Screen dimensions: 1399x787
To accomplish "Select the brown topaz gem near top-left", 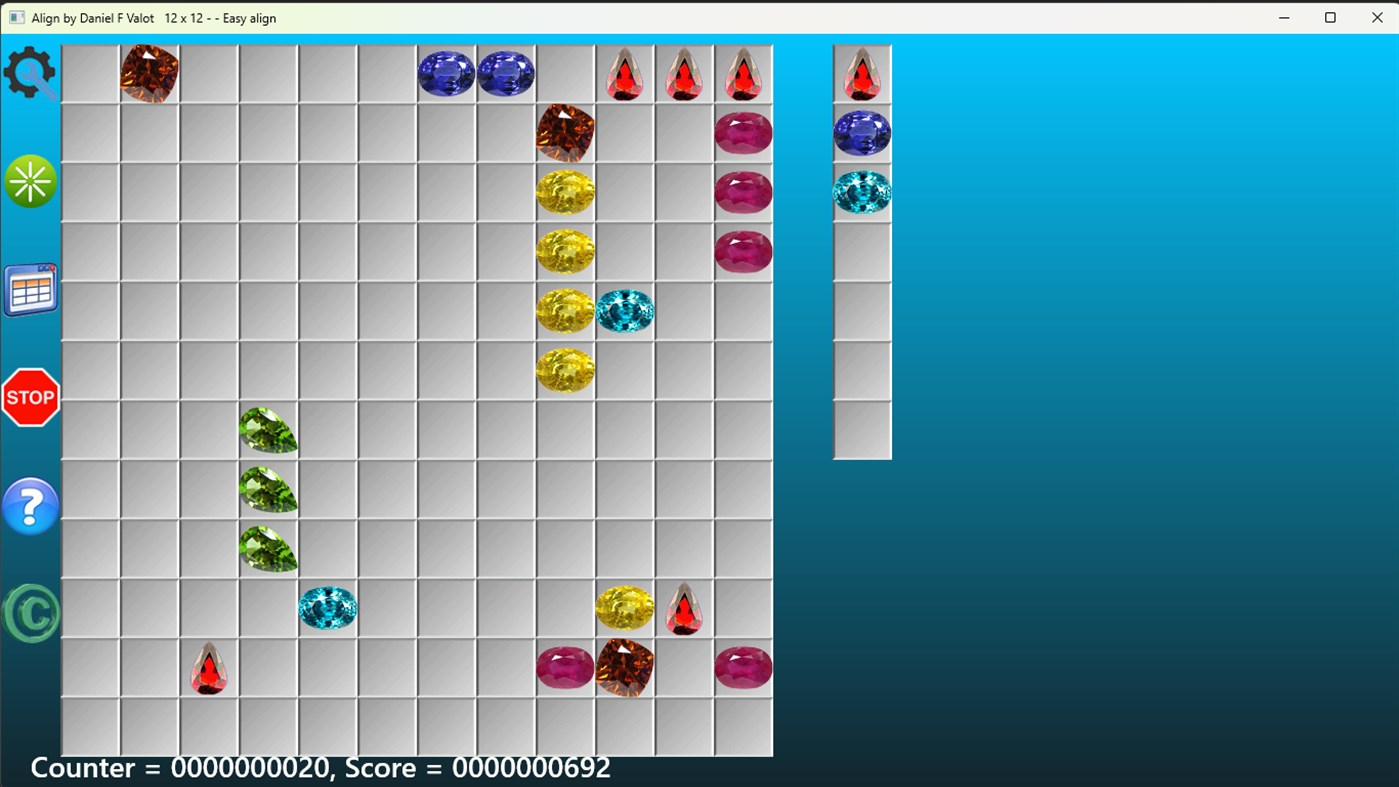I will coord(149,72).
